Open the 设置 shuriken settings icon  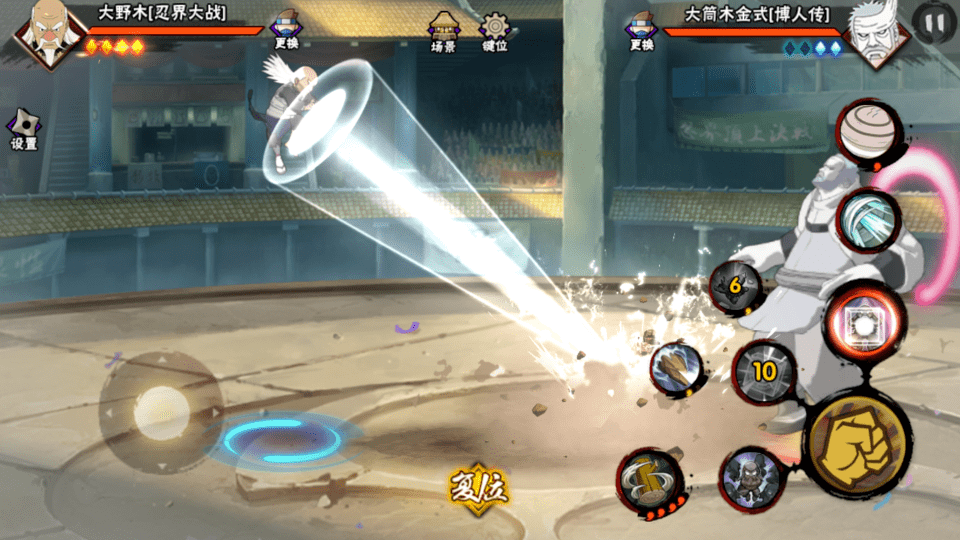click(23, 130)
